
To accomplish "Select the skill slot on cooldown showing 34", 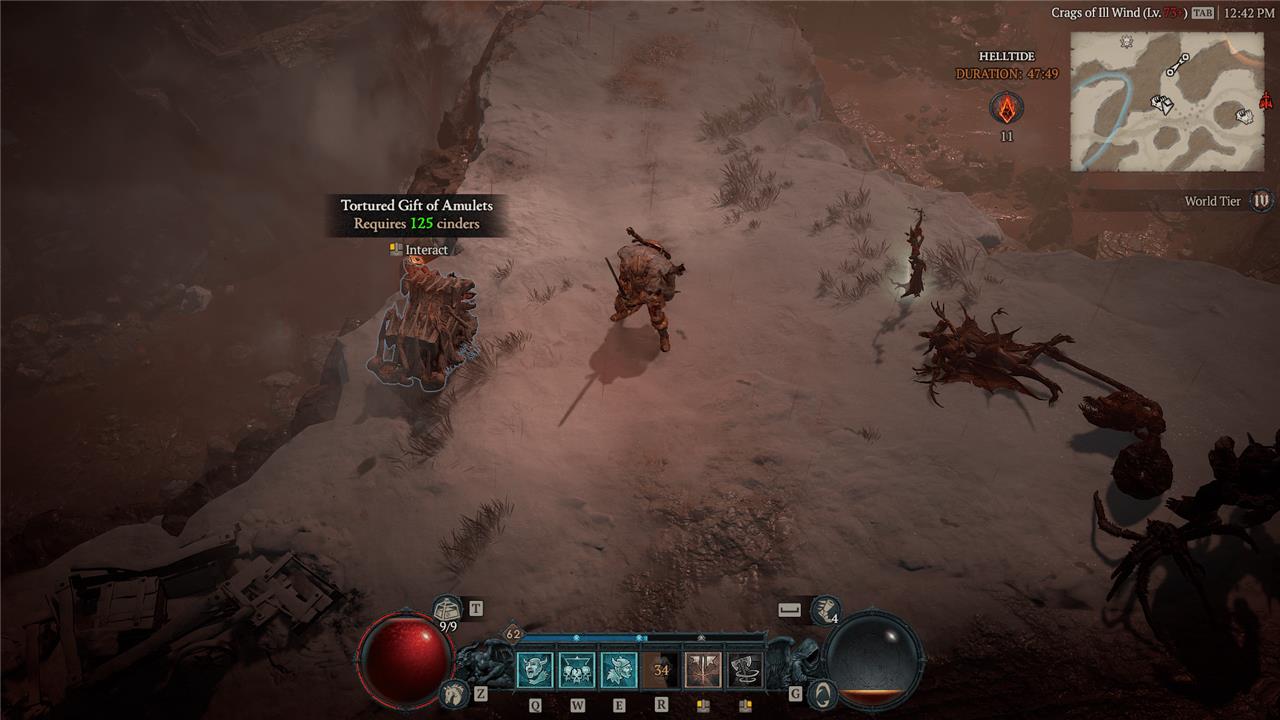I will (x=661, y=670).
